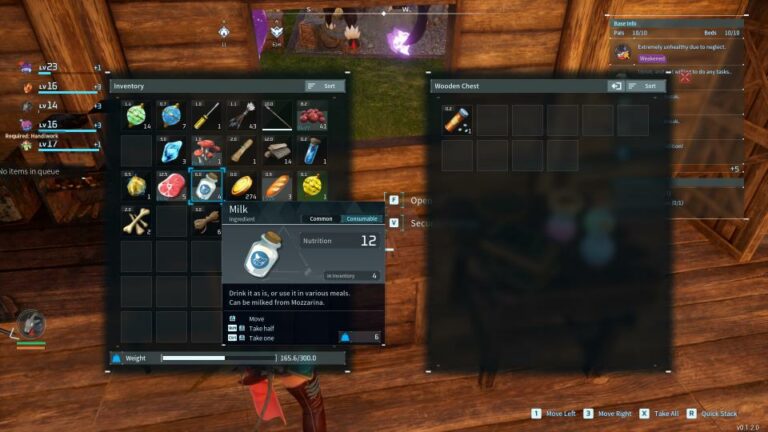Select the gold coin stack of 274
This screenshot has height=432, width=768.
point(241,185)
